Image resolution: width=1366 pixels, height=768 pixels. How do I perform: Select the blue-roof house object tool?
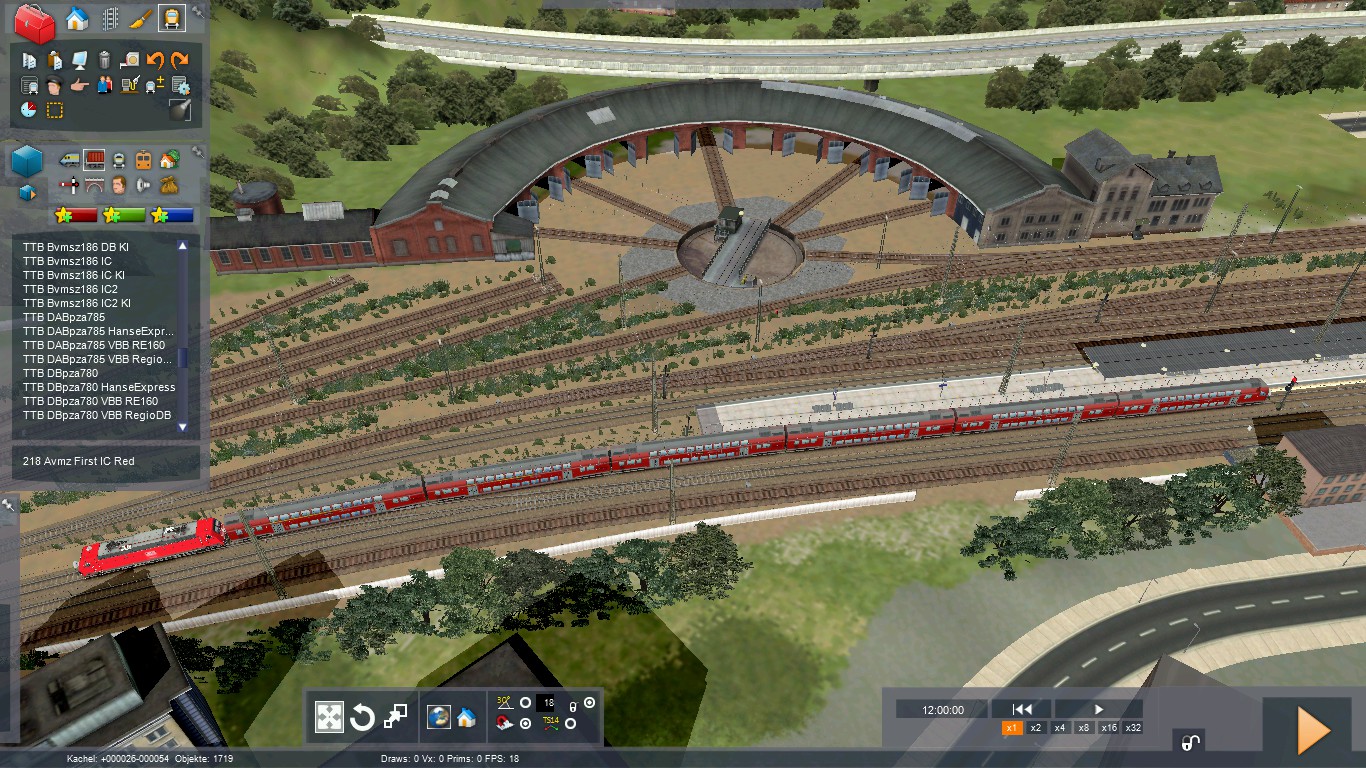click(x=76, y=19)
